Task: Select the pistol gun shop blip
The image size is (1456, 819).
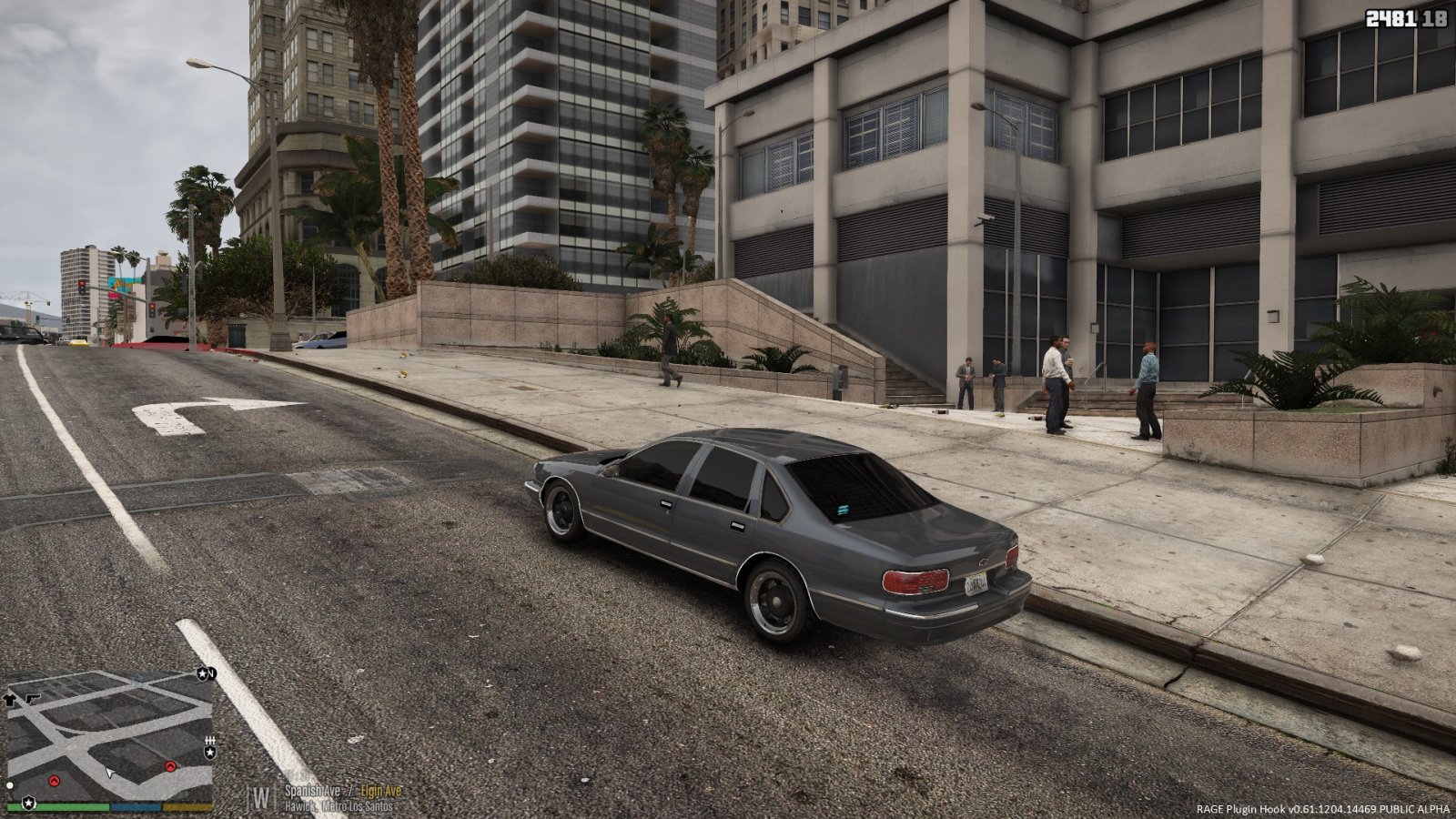Action: [31, 698]
